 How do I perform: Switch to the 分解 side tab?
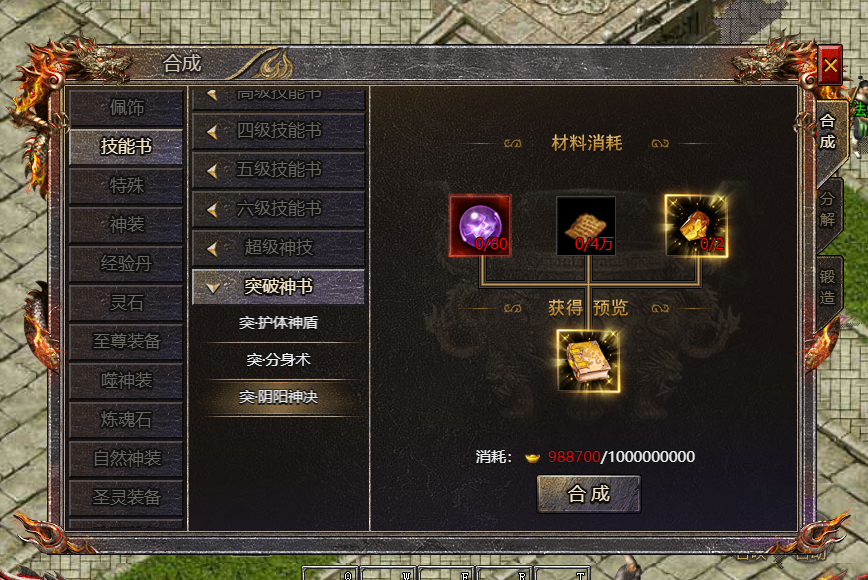[828, 208]
